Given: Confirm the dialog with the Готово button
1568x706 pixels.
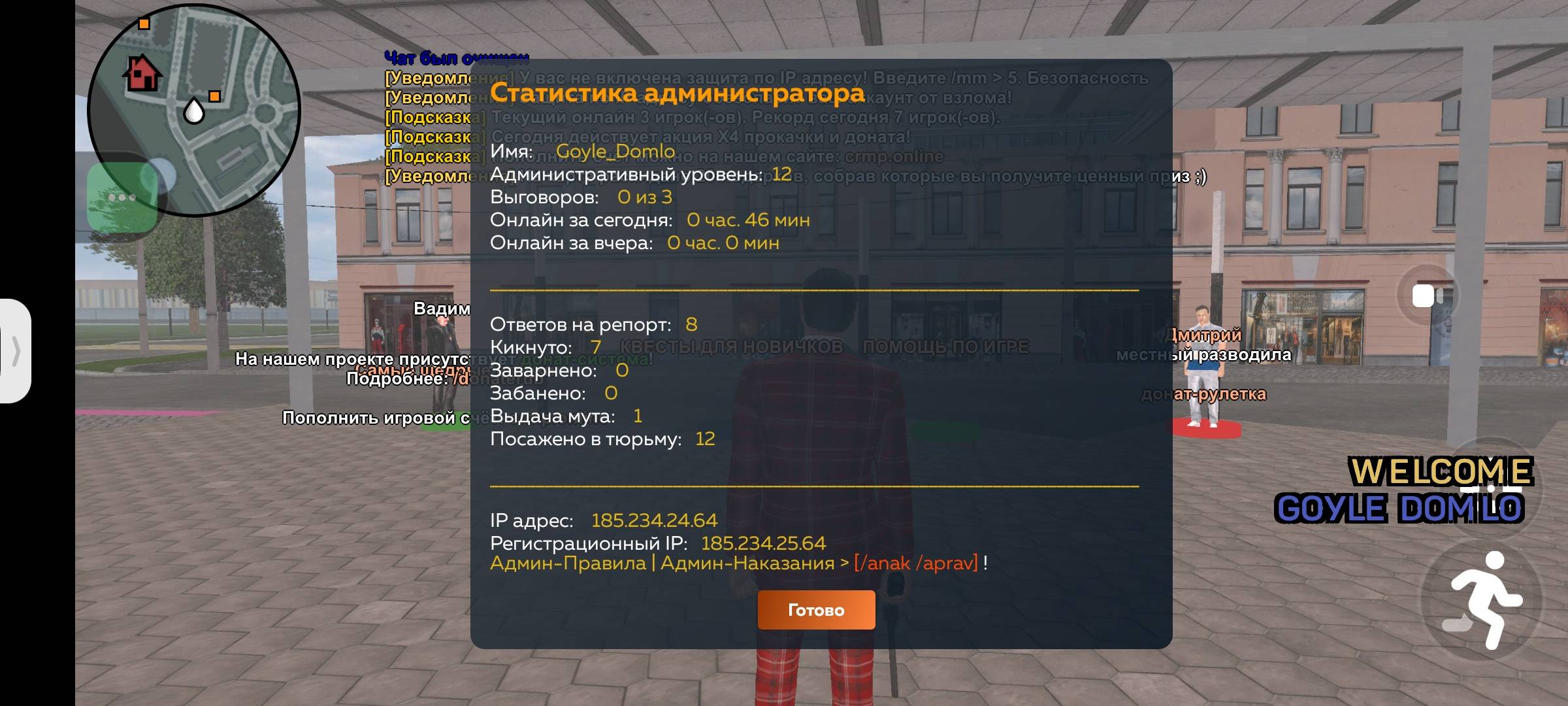Looking at the screenshot, I should [816, 610].
